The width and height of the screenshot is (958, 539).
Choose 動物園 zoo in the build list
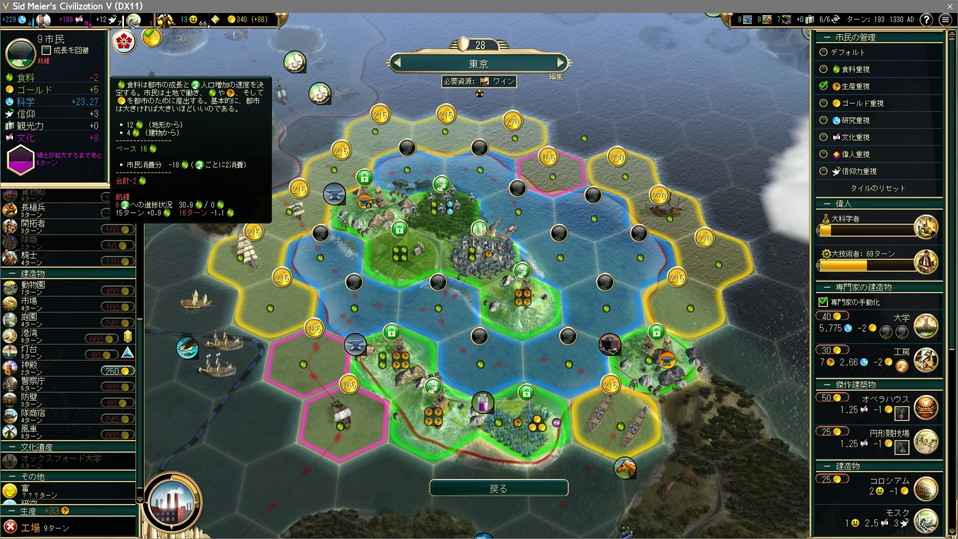point(34,286)
